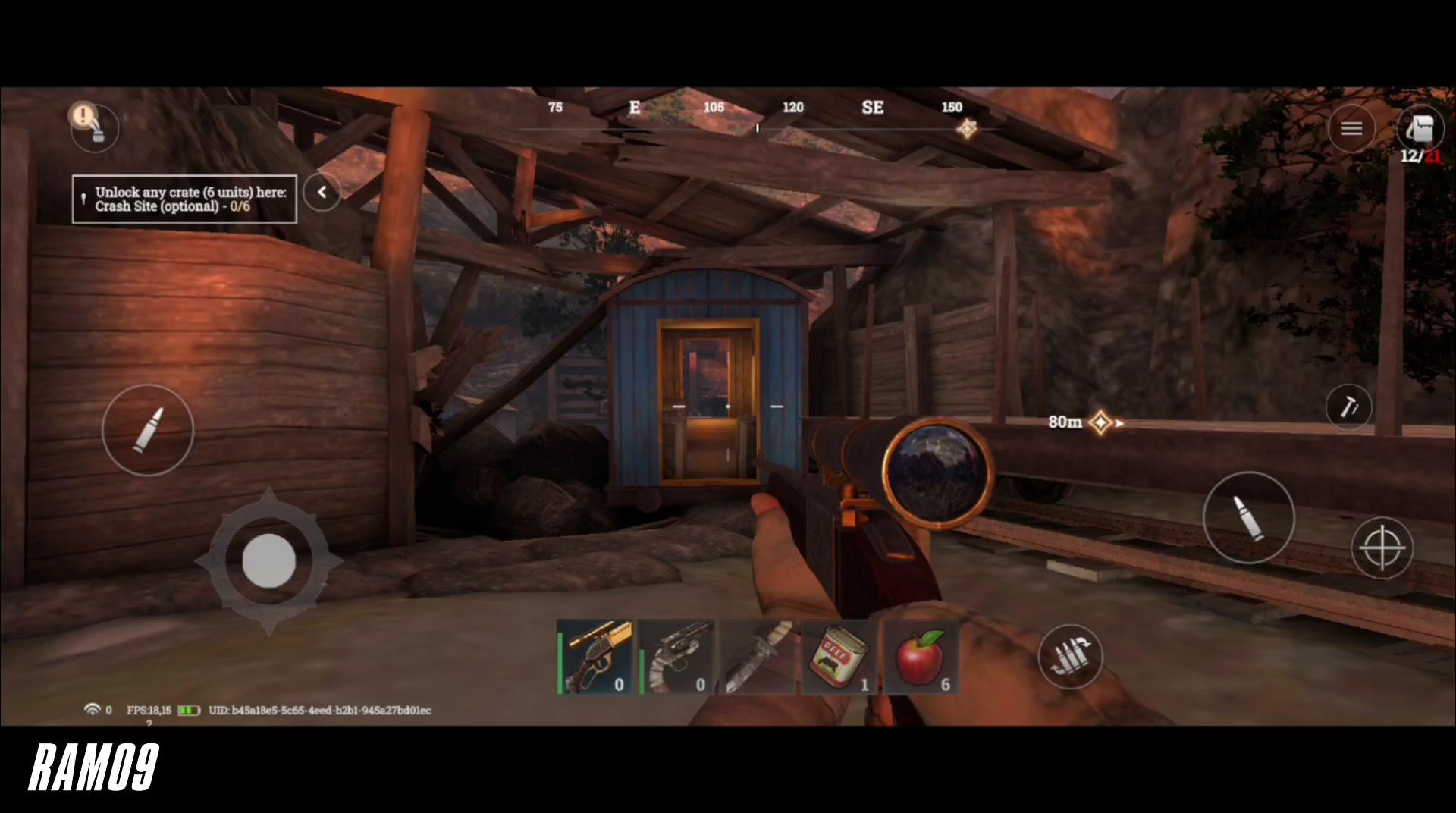Equip the golden rifle from the hotbar
Image resolution: width=1456 pixels, height=813 pixels.
pyautogui.click(x=595, y=656)
